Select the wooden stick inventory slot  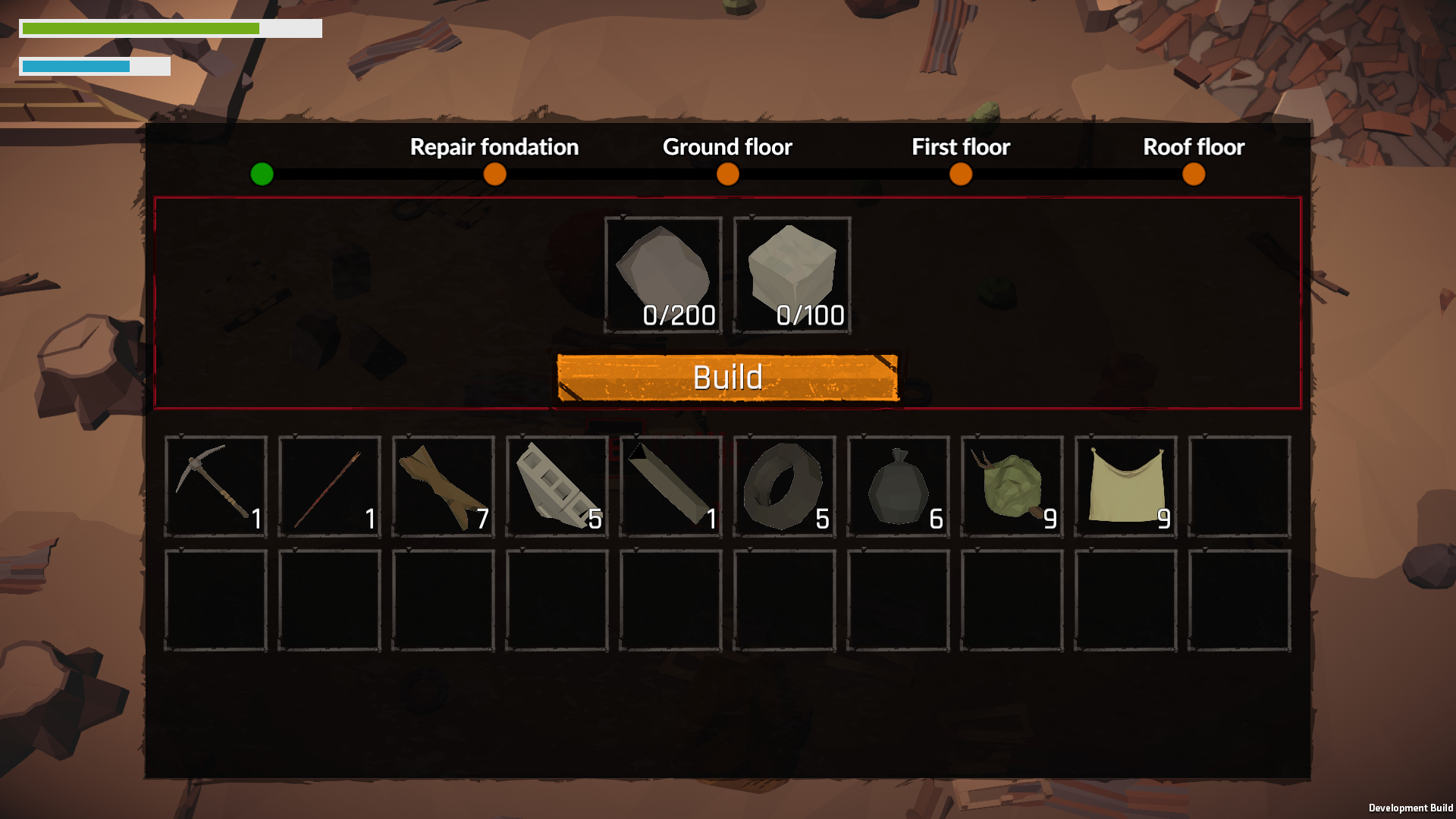click(x=330, y=487)
